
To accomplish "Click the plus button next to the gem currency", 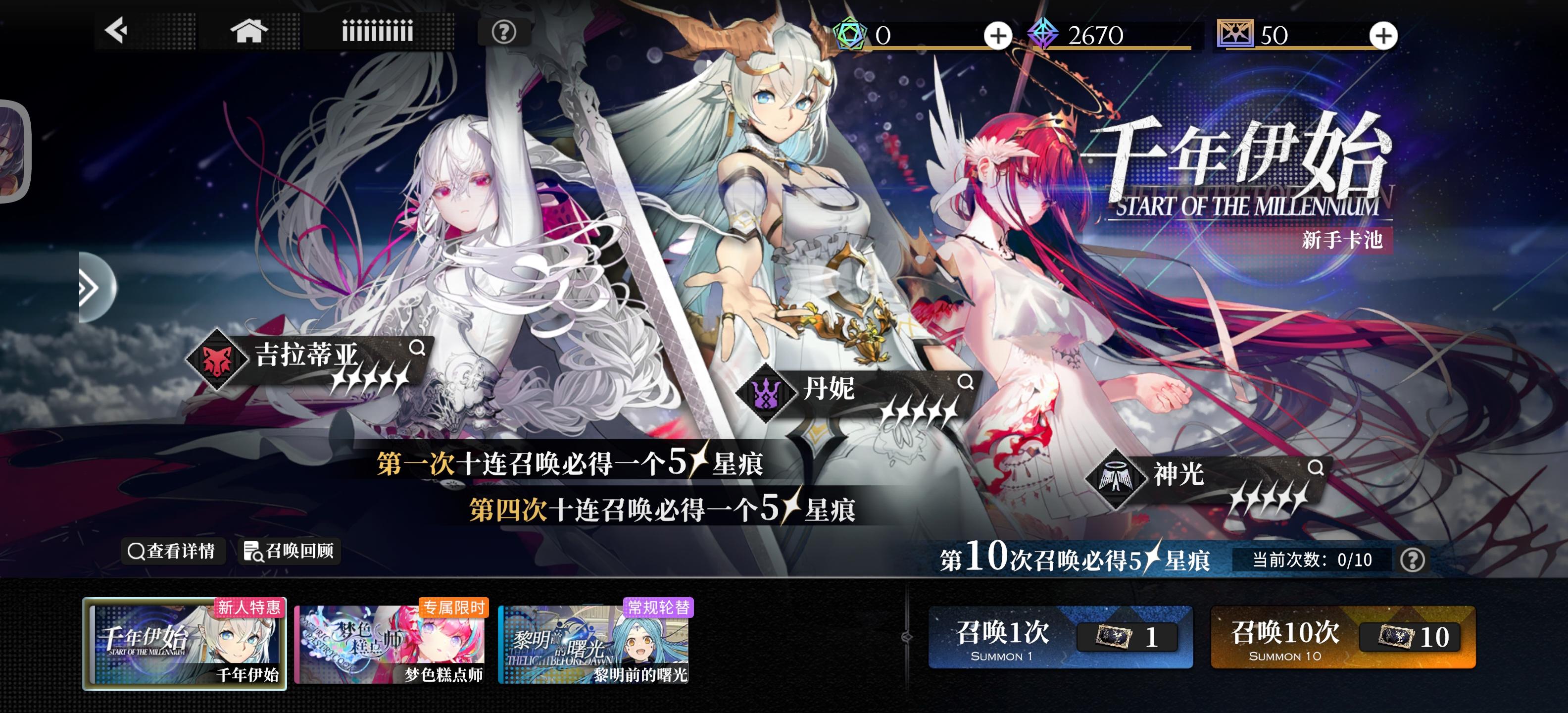I will [x=997, y=35].
